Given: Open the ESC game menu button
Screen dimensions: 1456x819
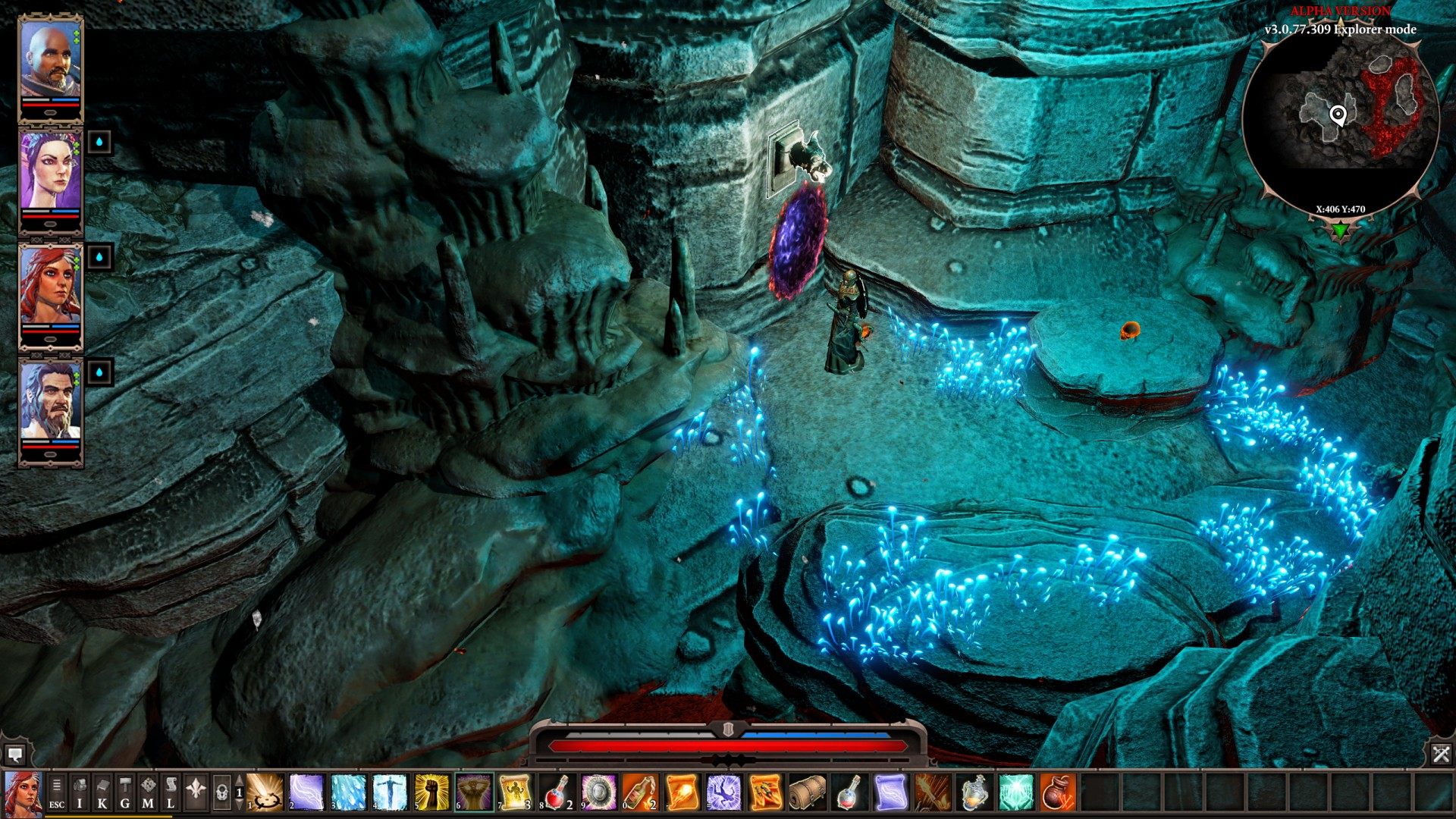Looking at the screenshot, I should pyautogui.click(x=57, y=792).
